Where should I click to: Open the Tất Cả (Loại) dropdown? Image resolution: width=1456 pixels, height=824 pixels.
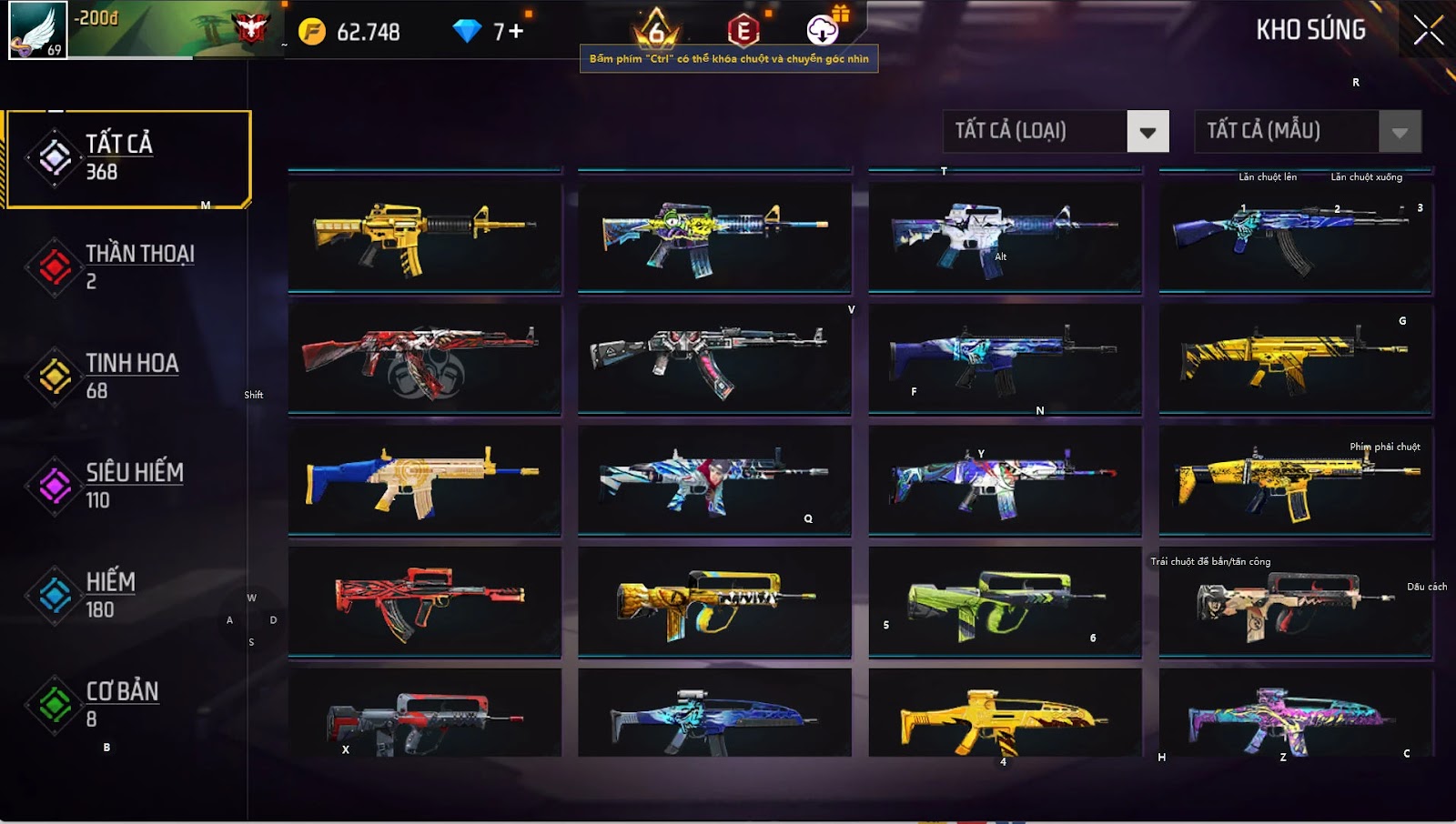(x=1148, y=132)
